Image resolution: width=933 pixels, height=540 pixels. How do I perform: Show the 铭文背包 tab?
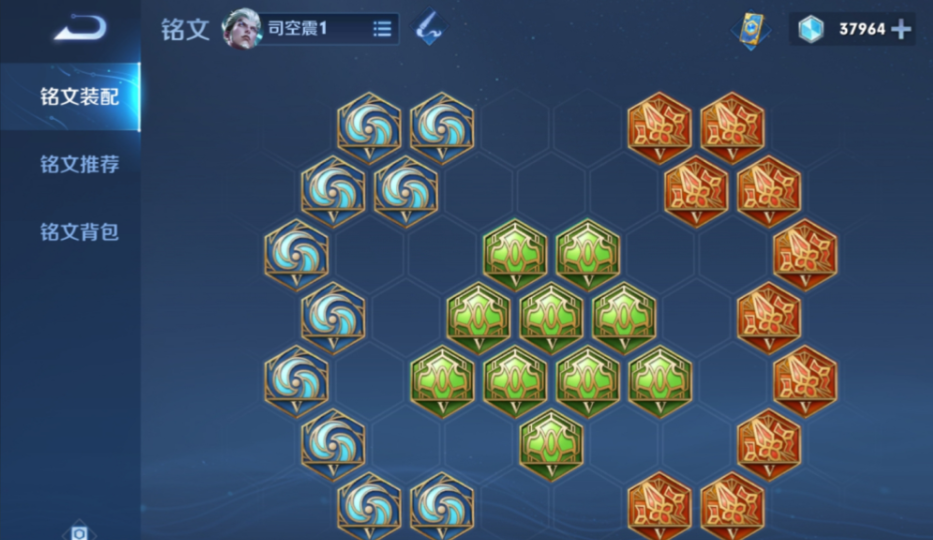79,232
